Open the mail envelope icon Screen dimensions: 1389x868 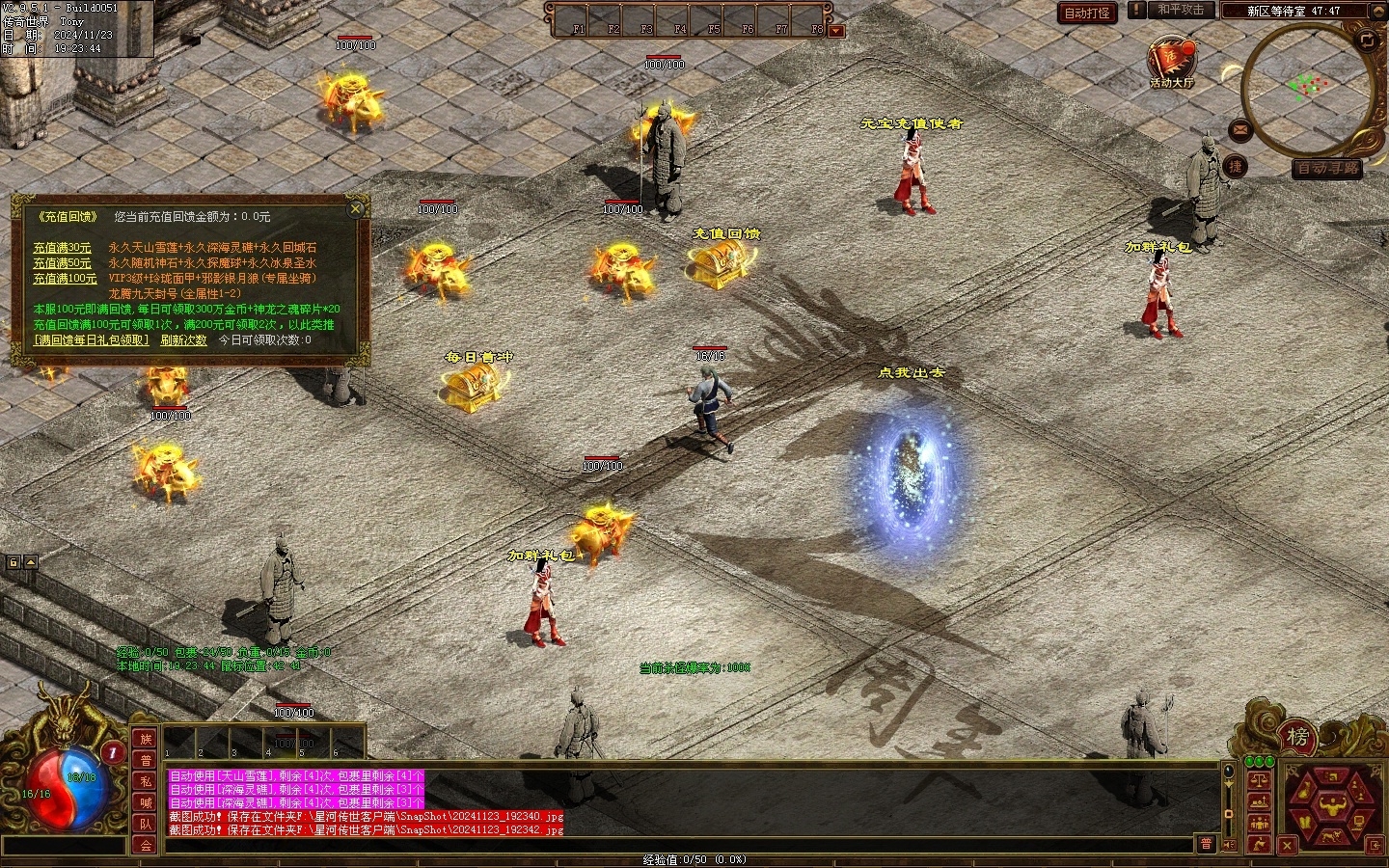1240,128
